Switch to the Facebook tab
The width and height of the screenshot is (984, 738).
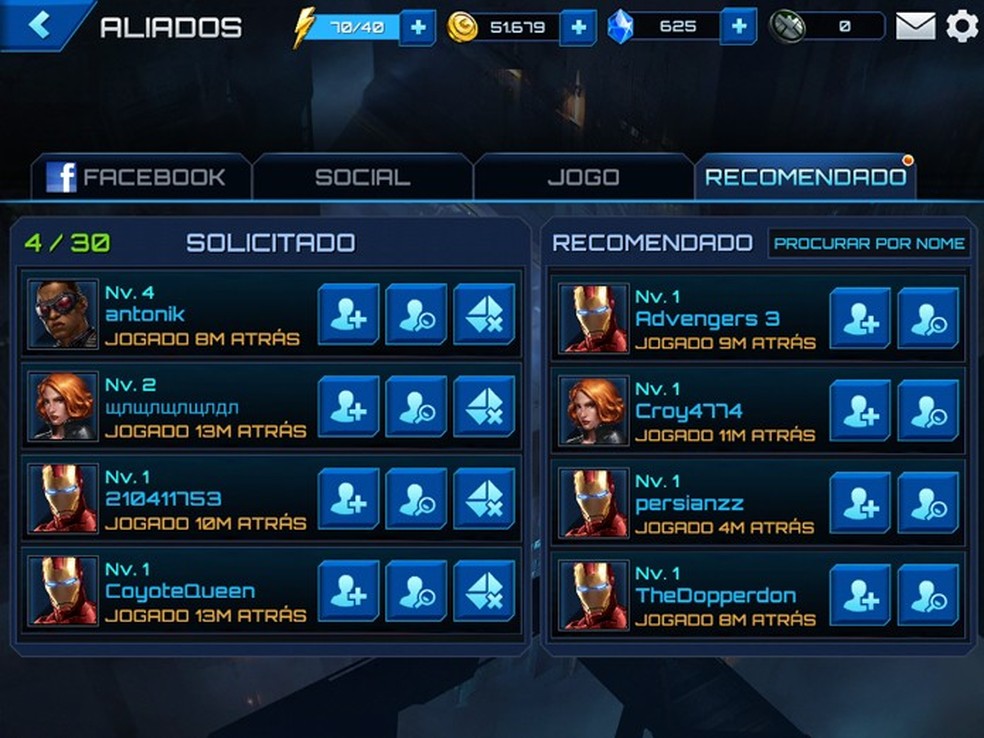(x=140, y=178)
